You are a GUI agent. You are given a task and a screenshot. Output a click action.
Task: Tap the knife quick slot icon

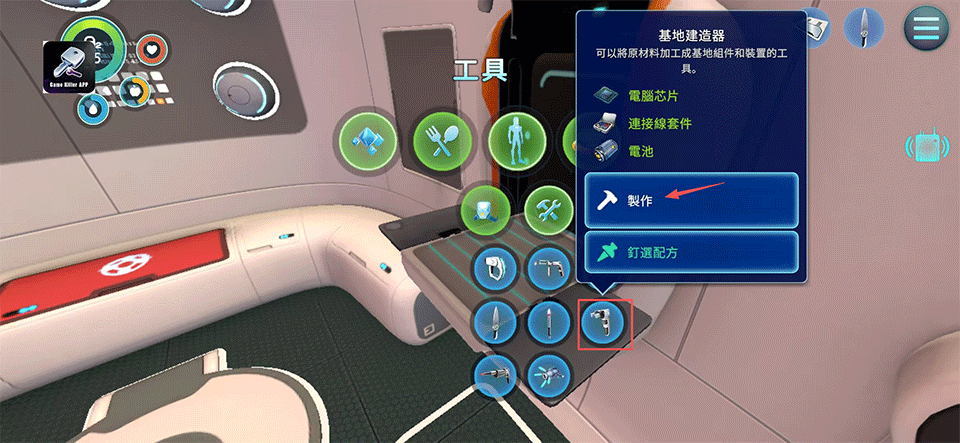click(862, 26)
